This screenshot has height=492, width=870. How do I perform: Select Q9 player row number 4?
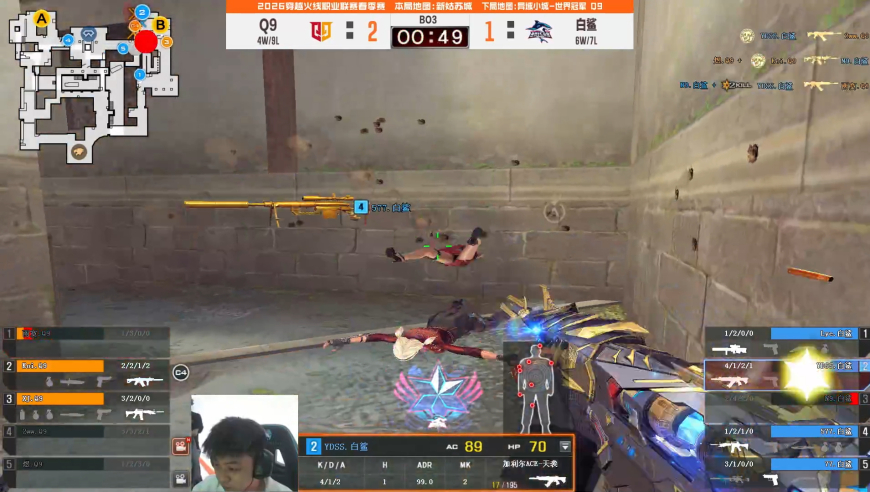pos(85,437)
